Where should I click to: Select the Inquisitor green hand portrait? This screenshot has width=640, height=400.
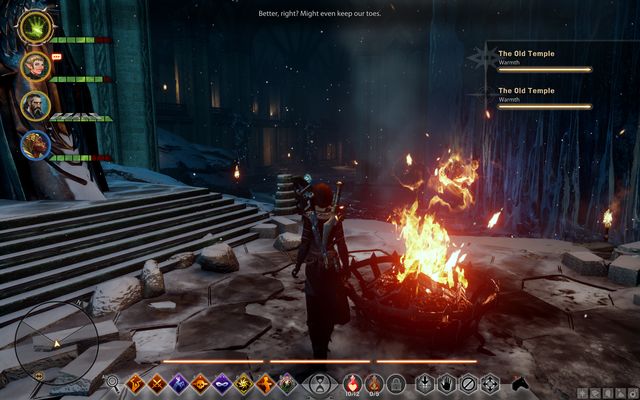34,26
